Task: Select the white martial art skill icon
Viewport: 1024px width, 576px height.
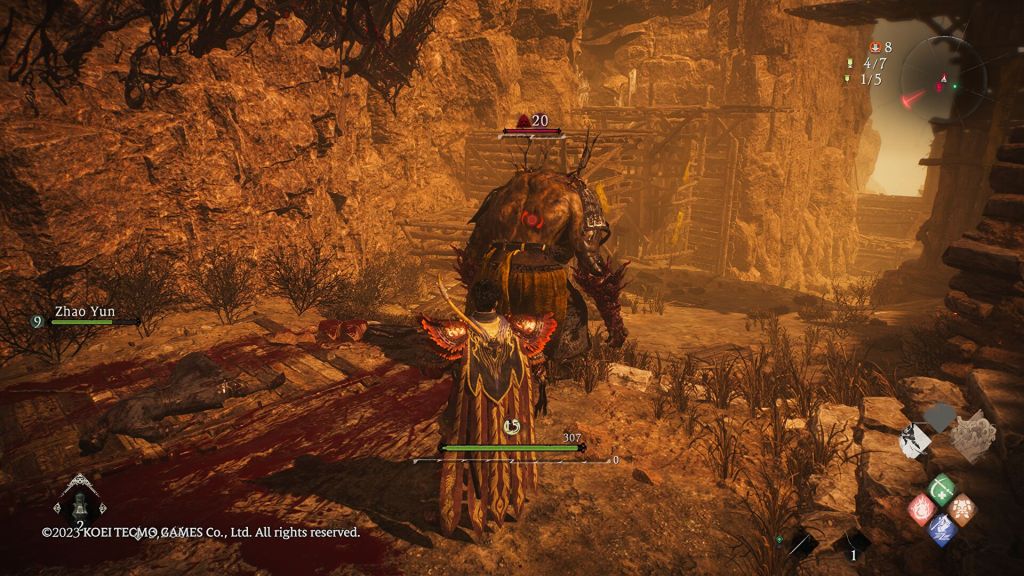Action: tap(915, 441)
